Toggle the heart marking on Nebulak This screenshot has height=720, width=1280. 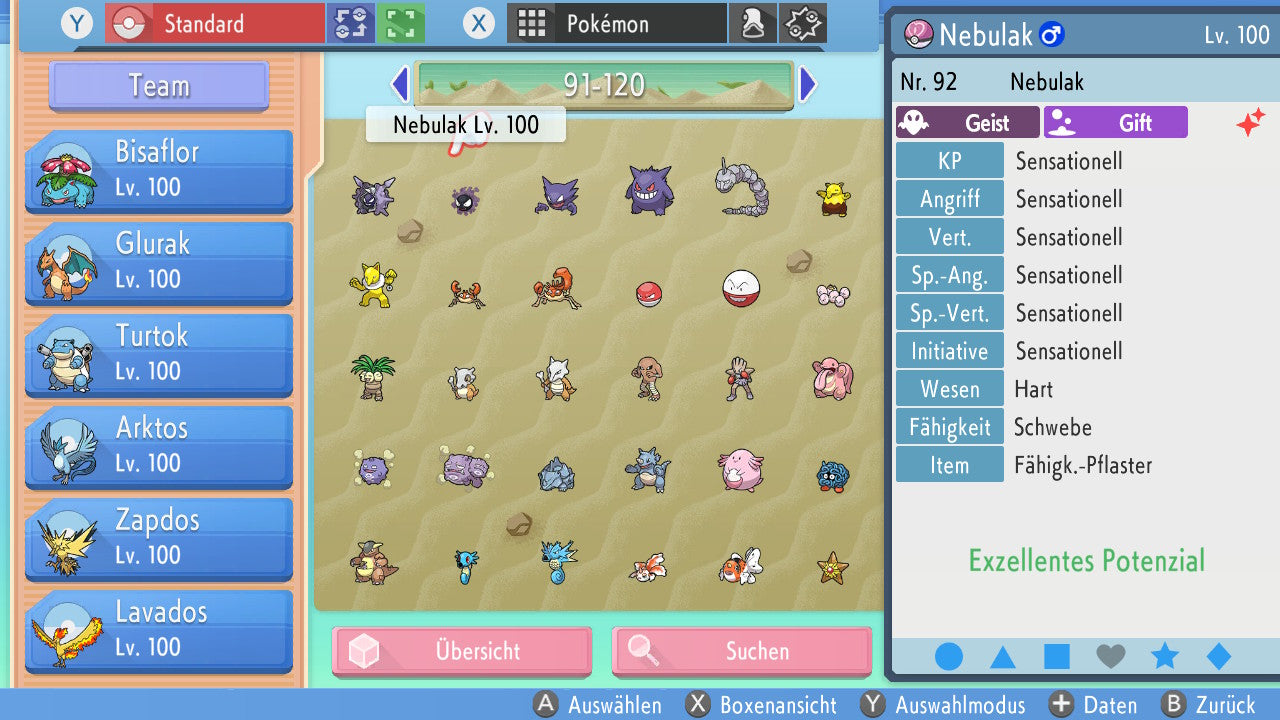pos(1111,656)
